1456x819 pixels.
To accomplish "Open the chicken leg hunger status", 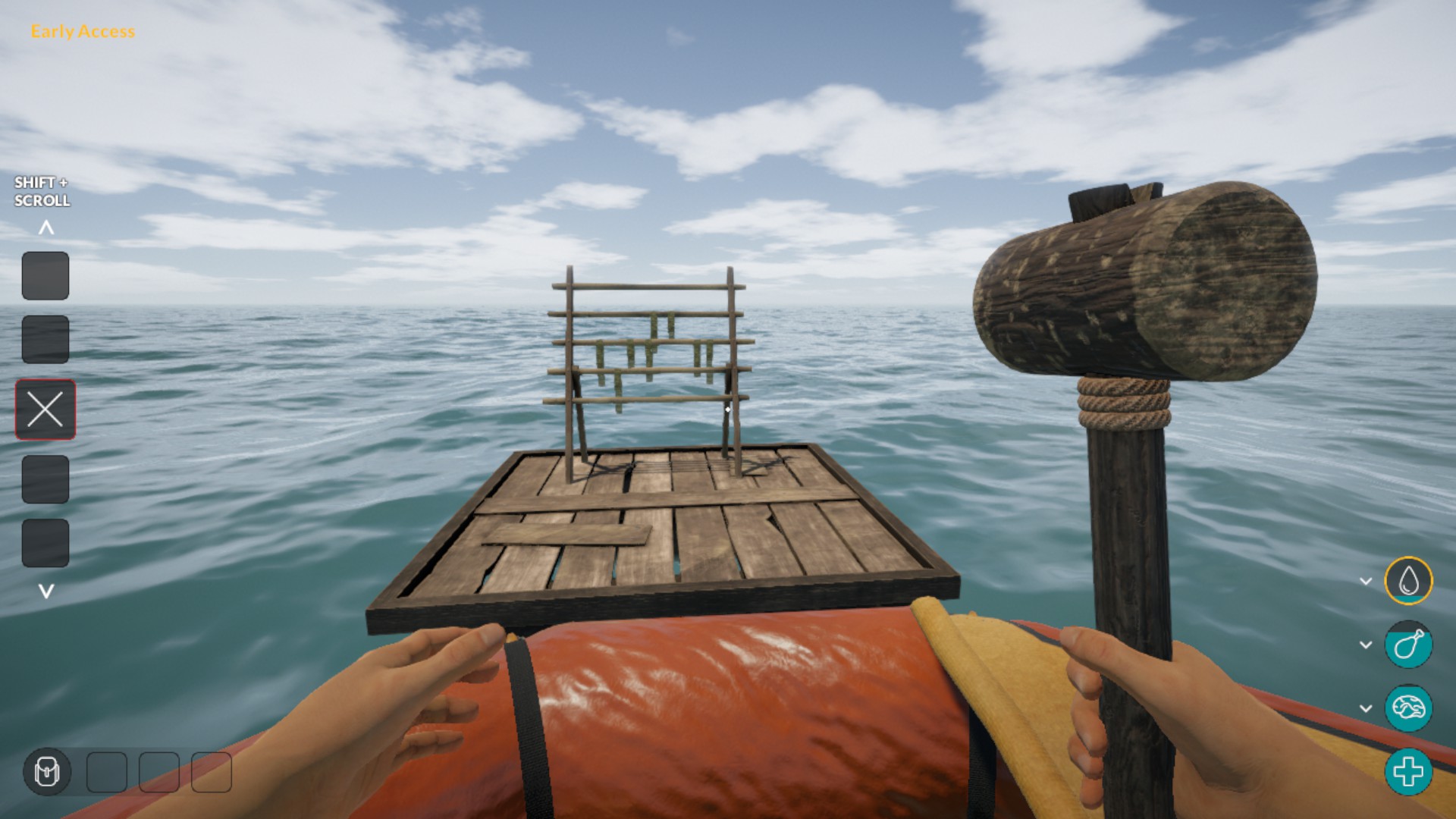I will 1408,645.
